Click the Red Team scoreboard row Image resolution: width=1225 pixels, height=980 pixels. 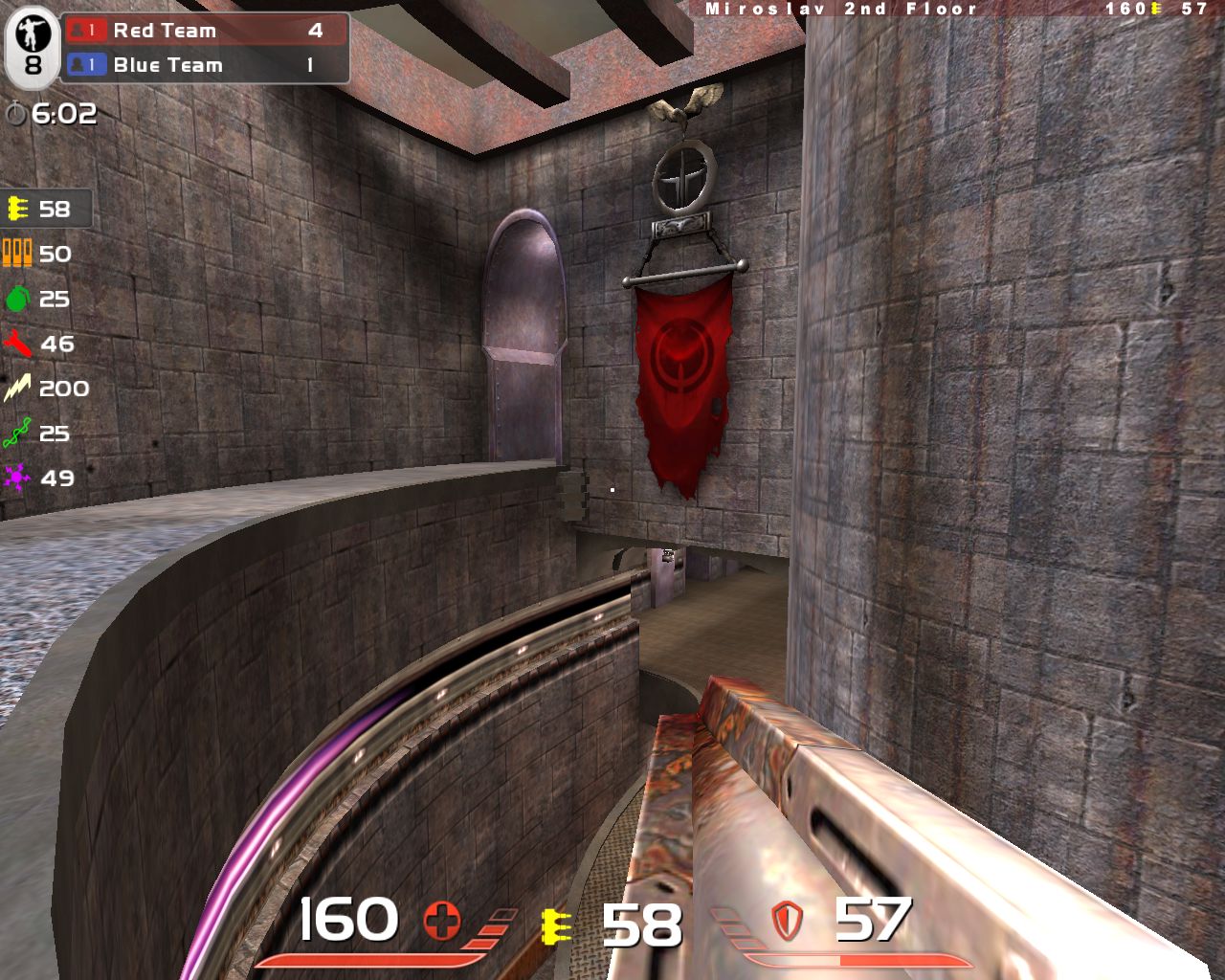coord(205,31)
